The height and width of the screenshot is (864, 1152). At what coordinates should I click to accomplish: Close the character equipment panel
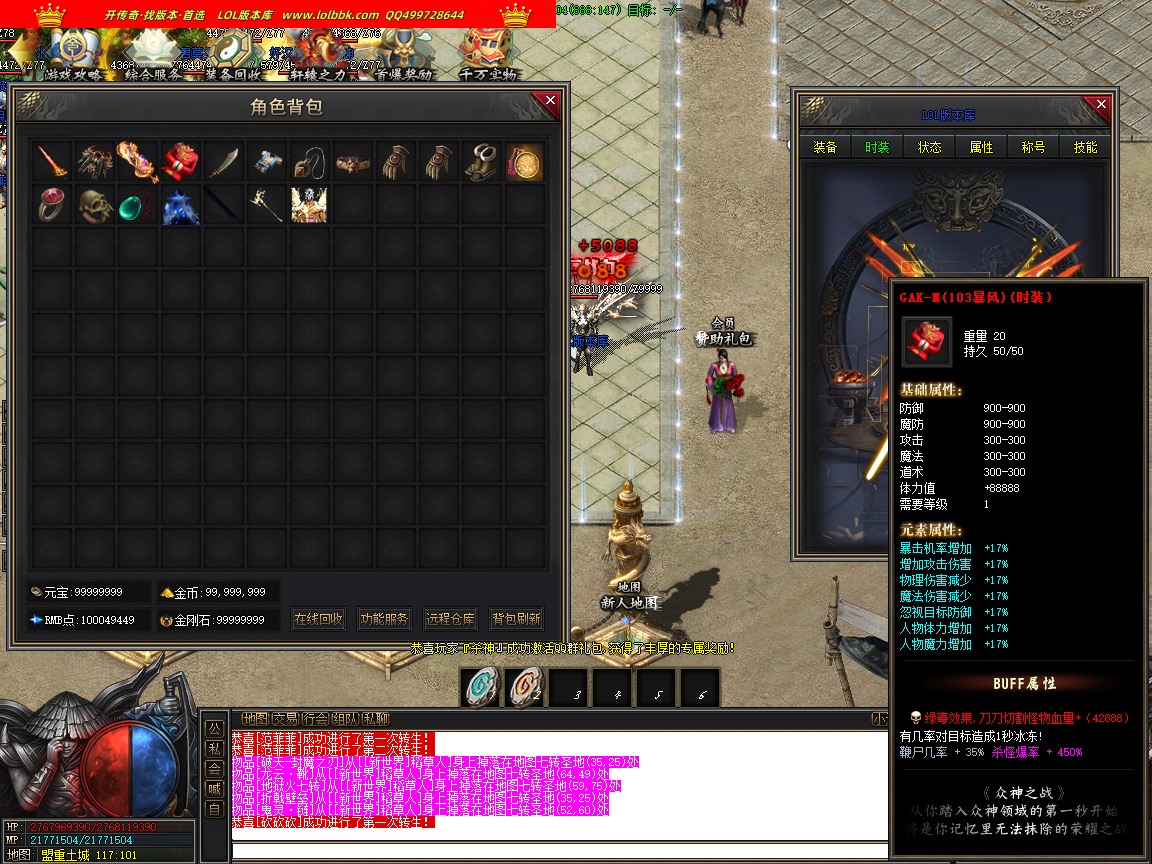point(1101,104)
